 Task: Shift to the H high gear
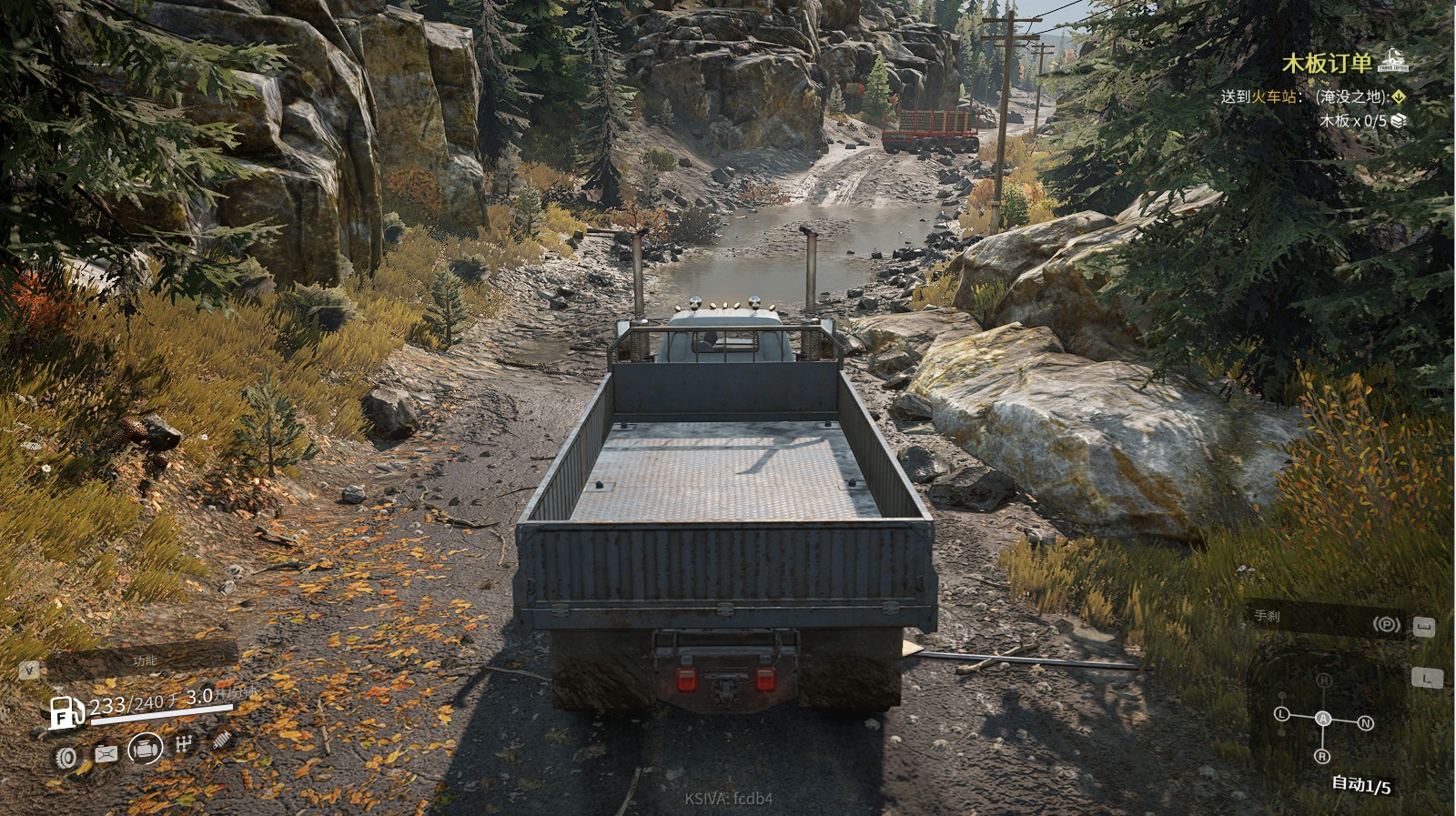[x=1323, y=680]
